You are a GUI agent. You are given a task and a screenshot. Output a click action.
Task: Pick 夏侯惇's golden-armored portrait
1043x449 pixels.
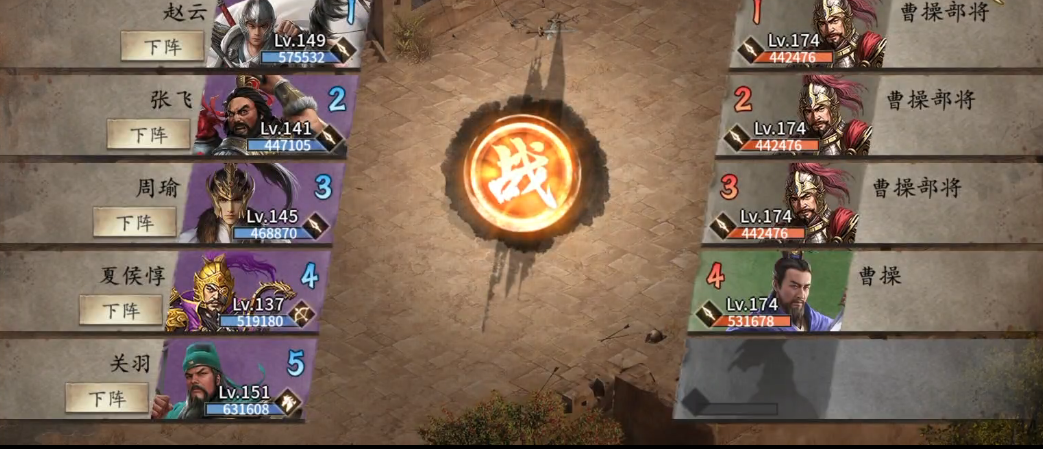(x=249, y=291)
